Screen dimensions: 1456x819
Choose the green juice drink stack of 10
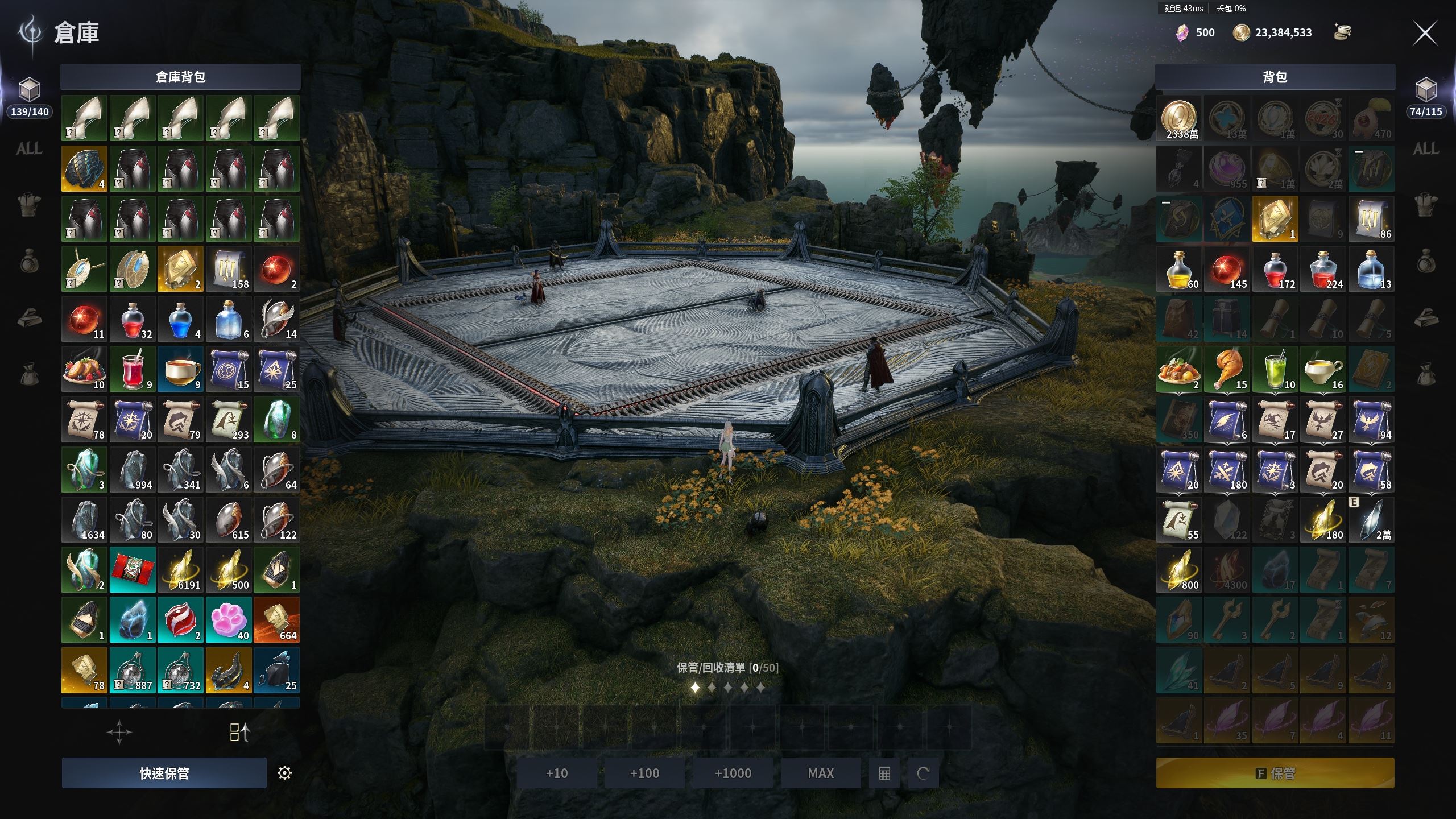coord(1275,370)
